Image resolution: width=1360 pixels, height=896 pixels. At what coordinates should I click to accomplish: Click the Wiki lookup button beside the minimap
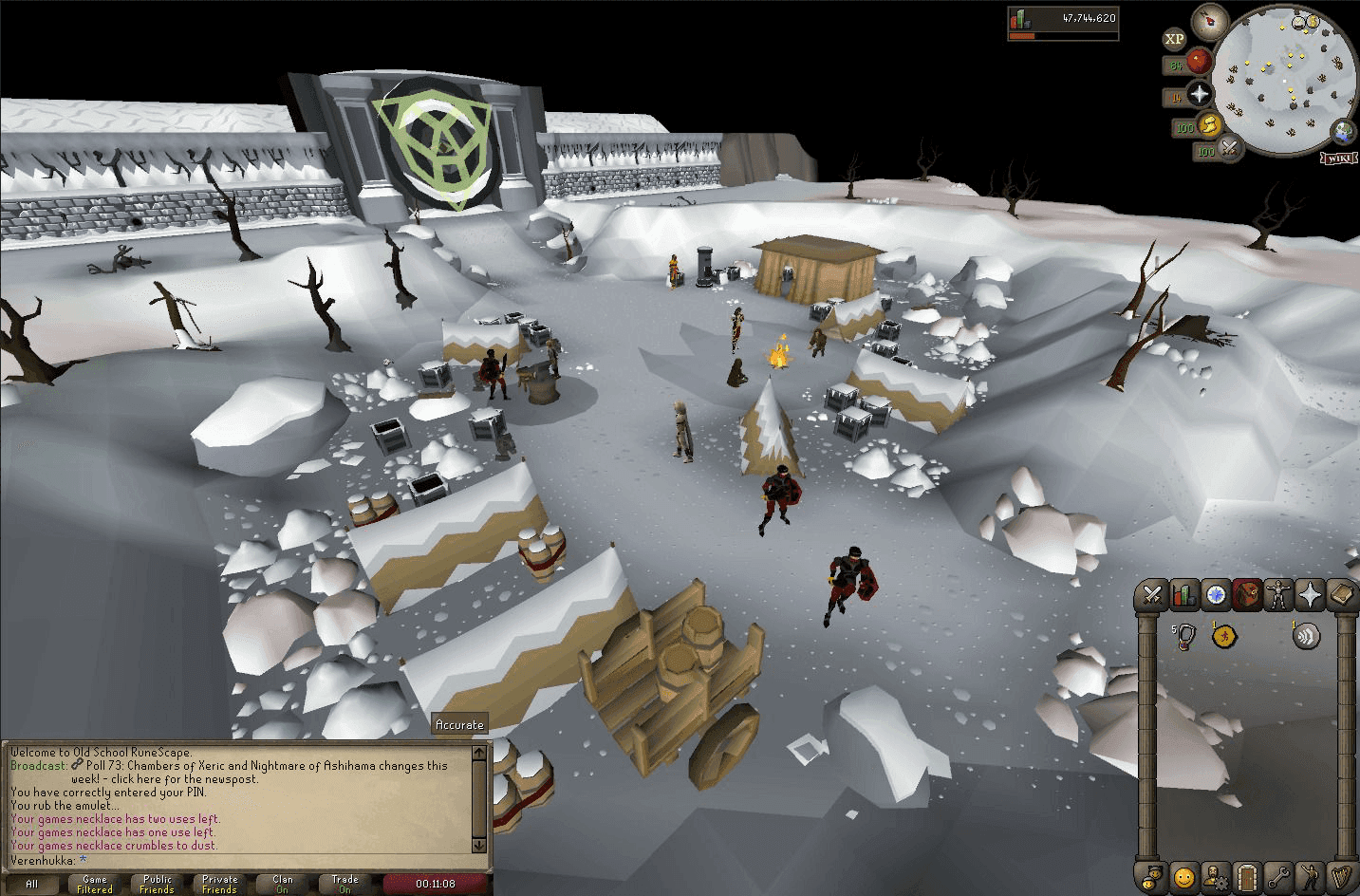pos(1339,159)
